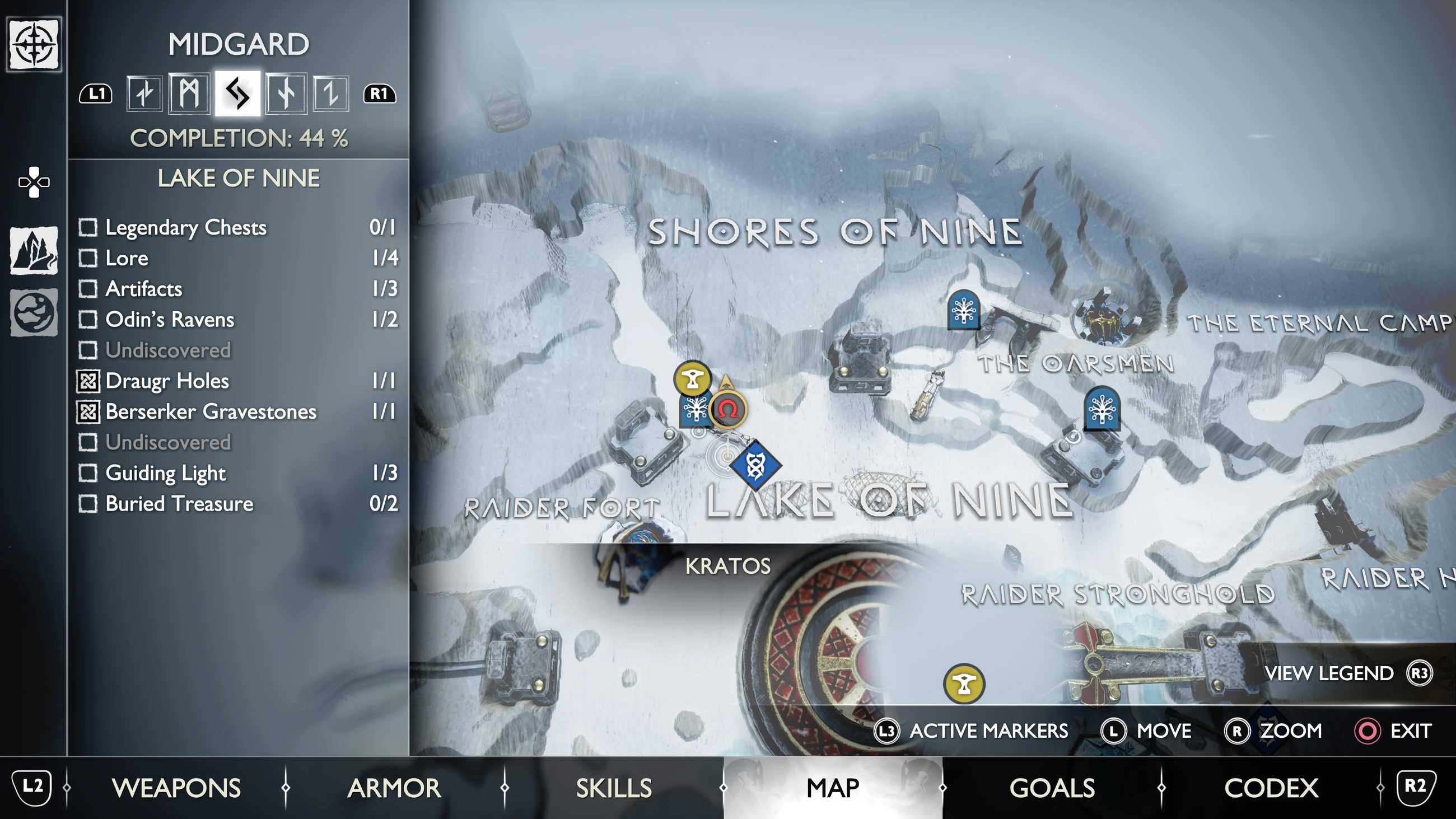Select the Legendary Chests row
This screenshot has width=1456, height=819.
click(x=237, y=227)
